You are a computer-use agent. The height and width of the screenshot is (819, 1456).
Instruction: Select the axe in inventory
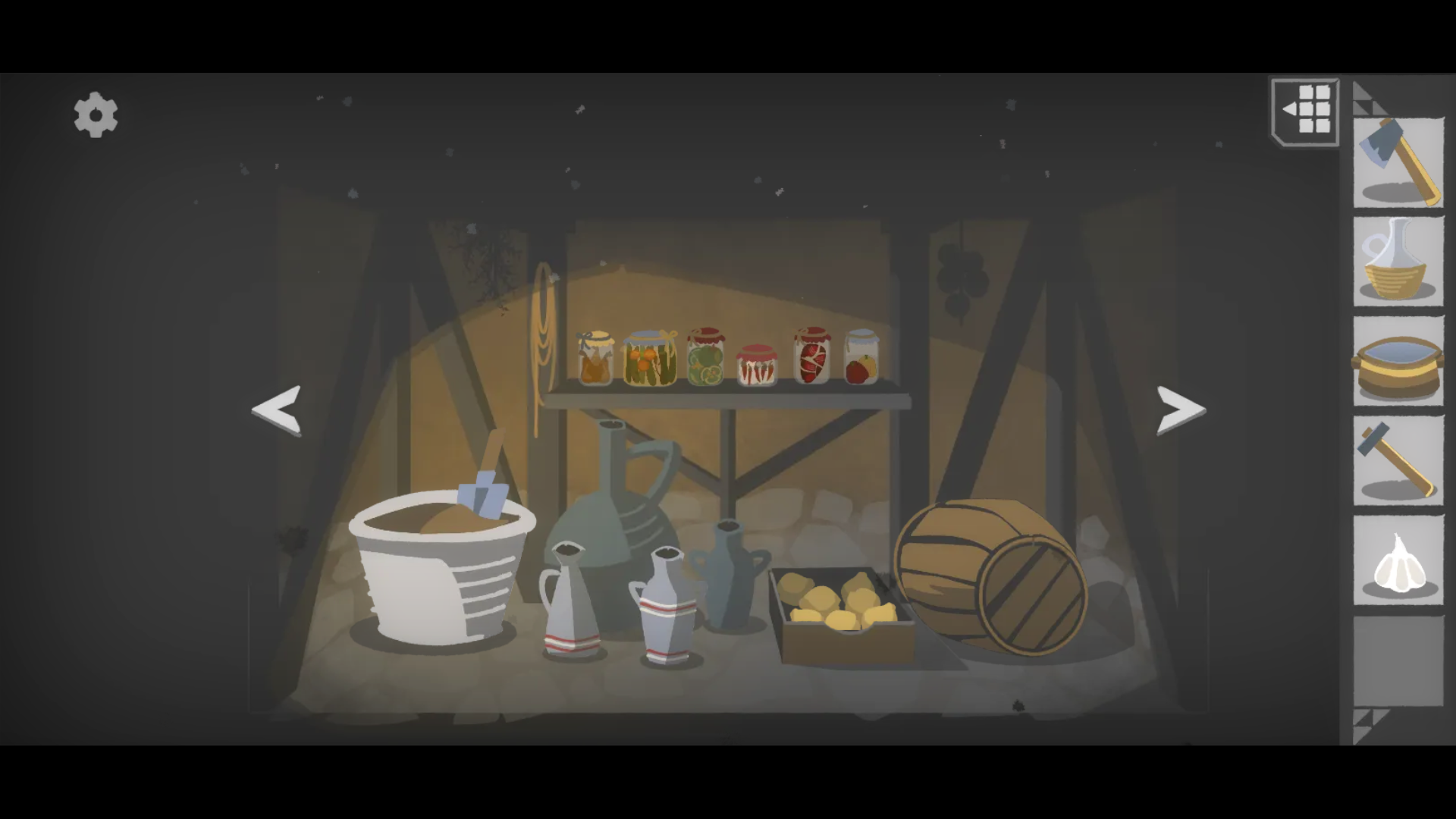(1398, 162)
